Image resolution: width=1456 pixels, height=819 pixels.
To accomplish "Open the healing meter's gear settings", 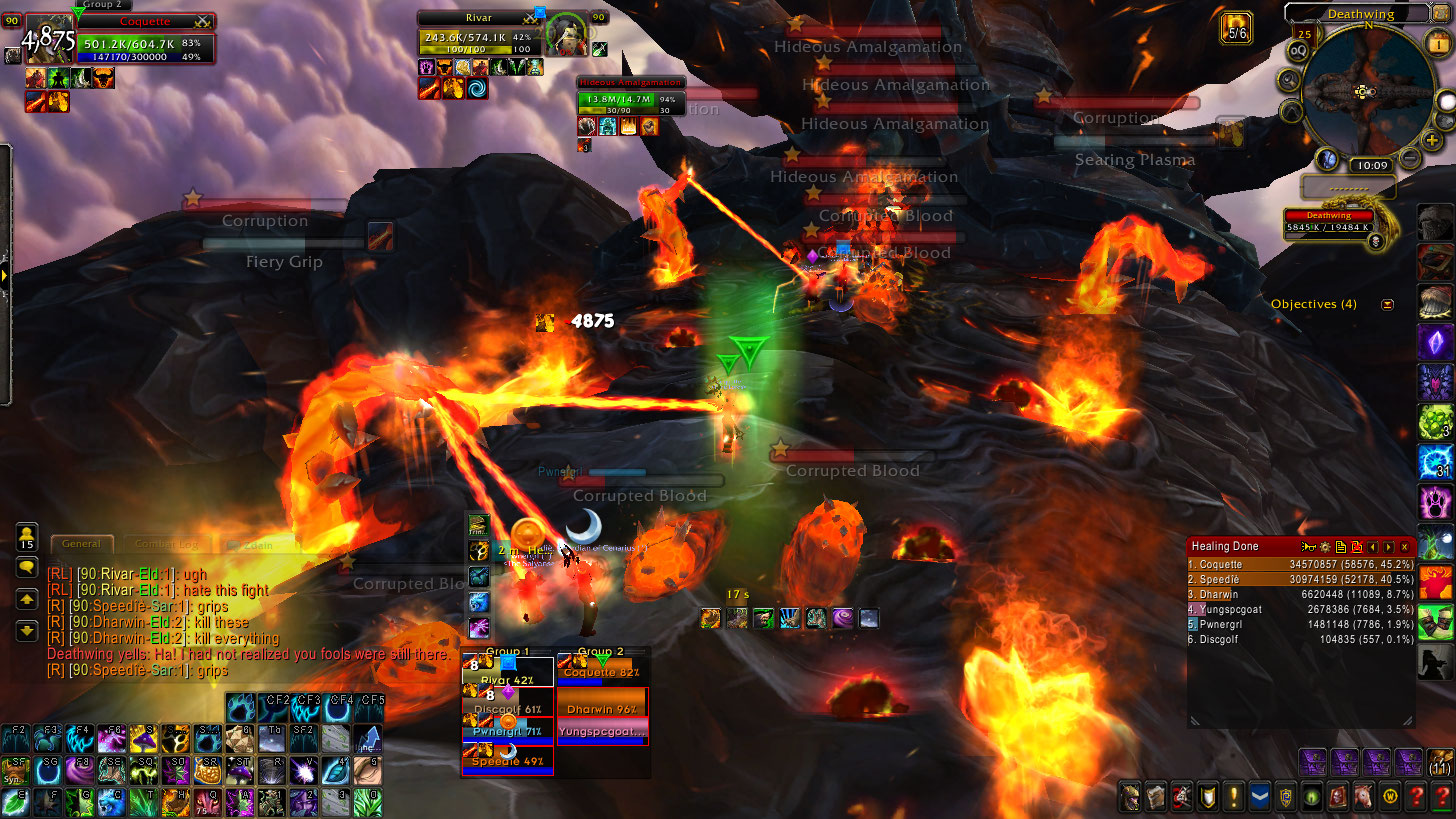I will point(1325,547).
